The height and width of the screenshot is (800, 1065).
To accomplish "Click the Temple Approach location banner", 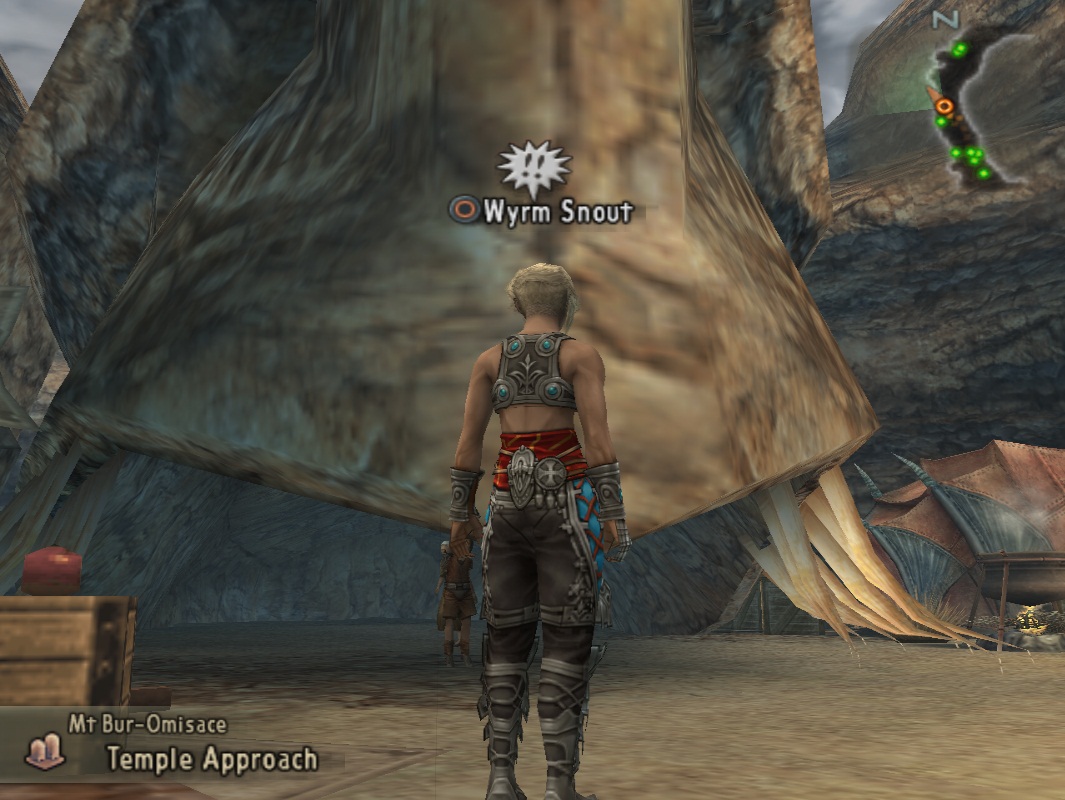I will (x=211, y=759).
